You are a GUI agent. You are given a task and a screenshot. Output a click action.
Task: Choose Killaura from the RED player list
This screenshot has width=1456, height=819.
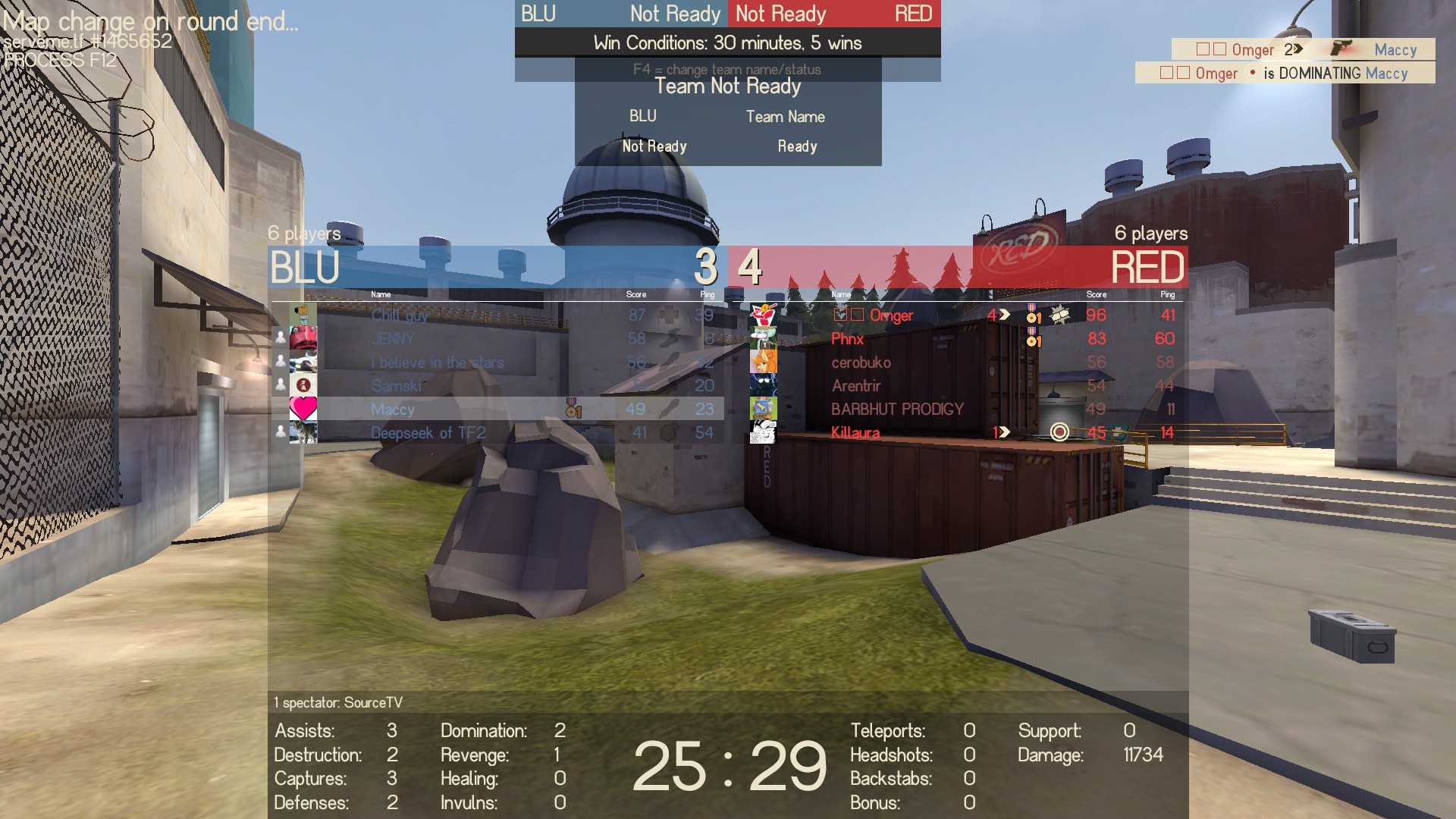click(855, 433)
